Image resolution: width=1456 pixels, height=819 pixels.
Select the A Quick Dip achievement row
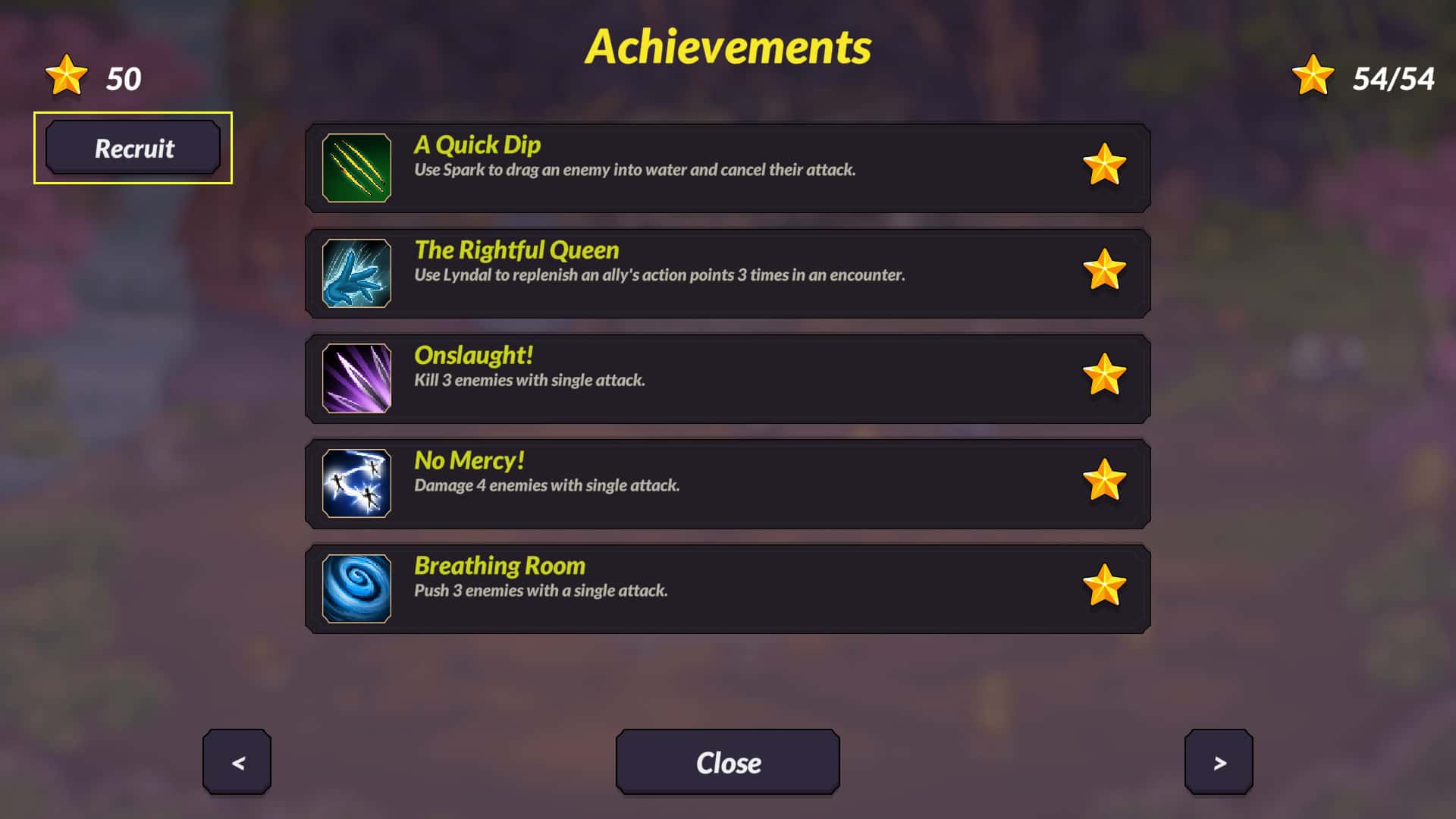(x=728, y=168)
